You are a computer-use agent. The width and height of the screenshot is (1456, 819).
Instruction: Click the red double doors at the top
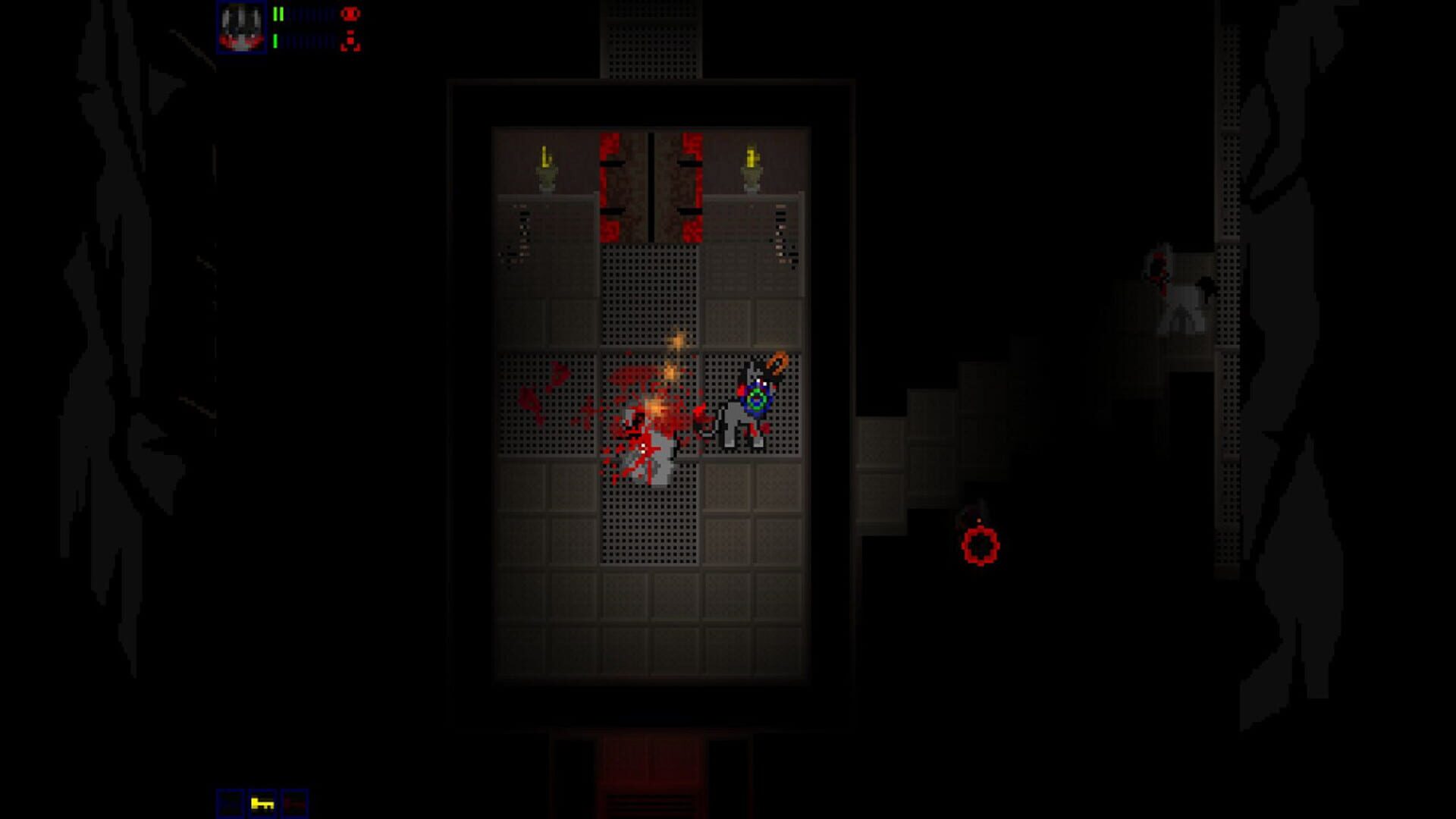point(651,186)
